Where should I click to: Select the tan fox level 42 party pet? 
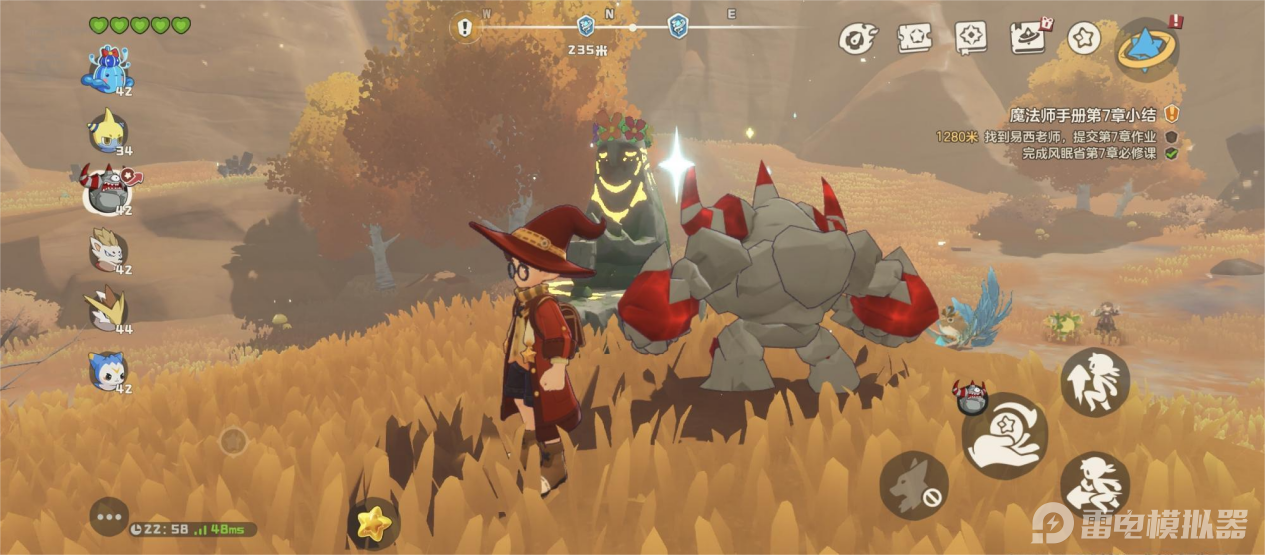coord(107,250)
